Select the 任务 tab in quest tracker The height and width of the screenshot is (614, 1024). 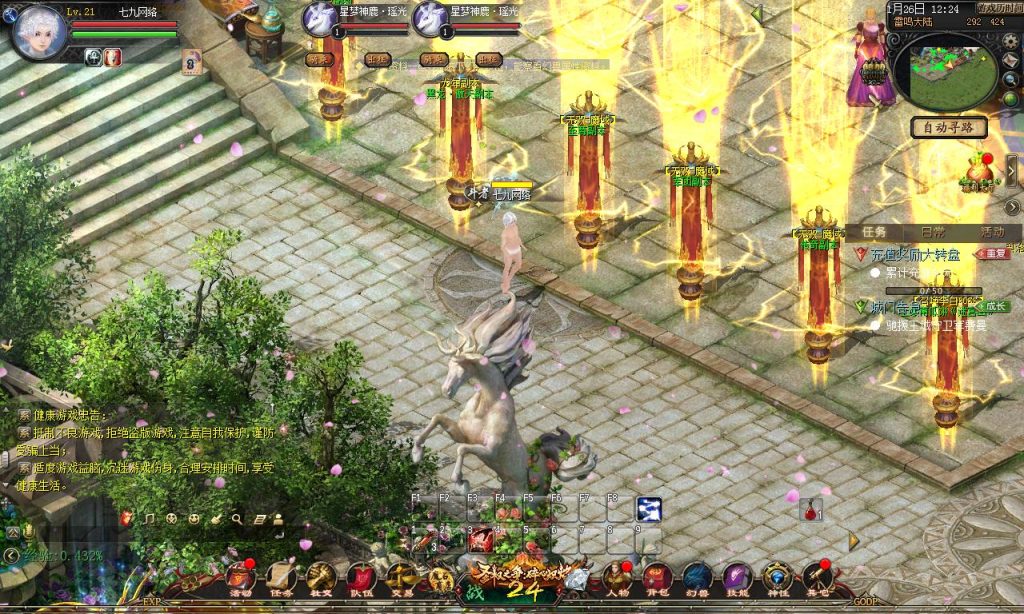click(x=873, y=232)
